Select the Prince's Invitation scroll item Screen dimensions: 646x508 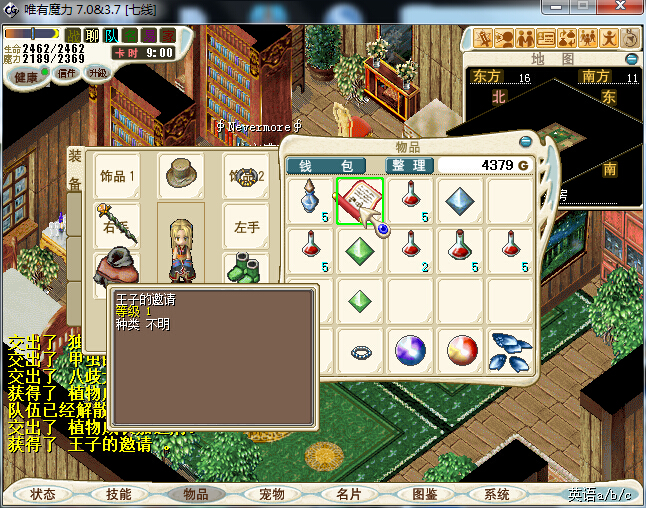pyautogui.click(x=360, y=200)
